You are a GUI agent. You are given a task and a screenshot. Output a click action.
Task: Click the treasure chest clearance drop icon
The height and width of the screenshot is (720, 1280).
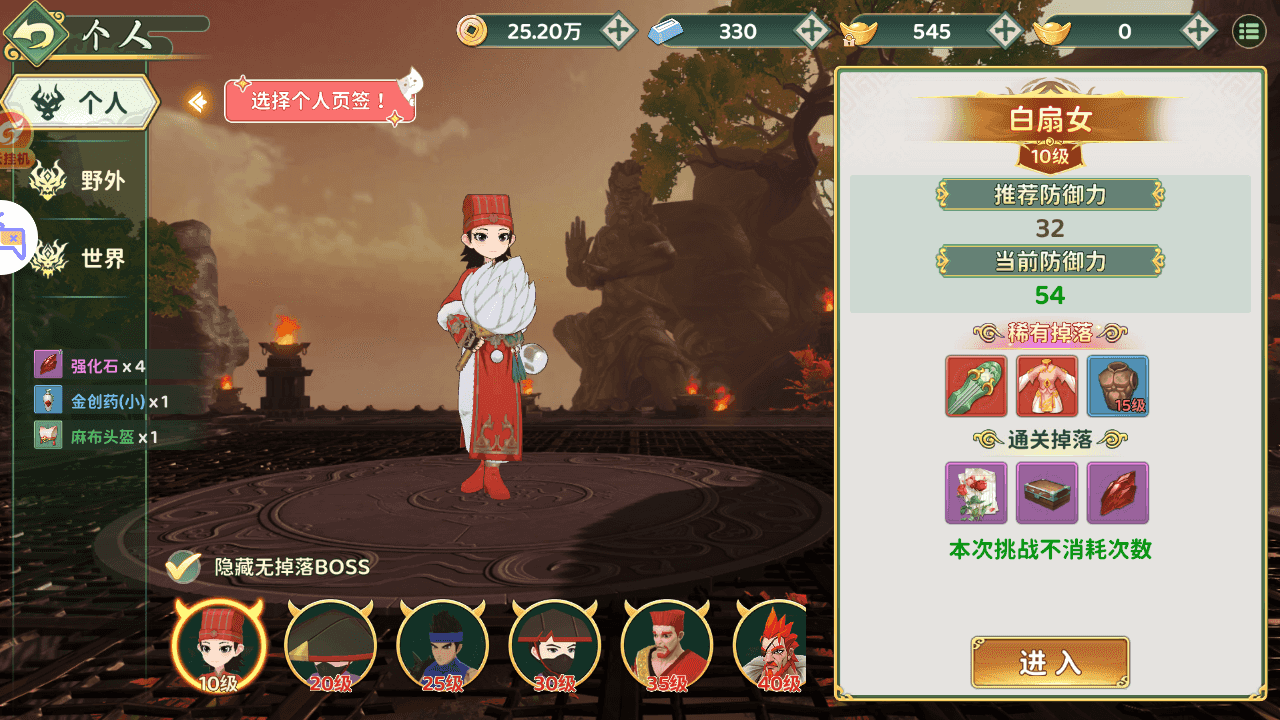1046,493
